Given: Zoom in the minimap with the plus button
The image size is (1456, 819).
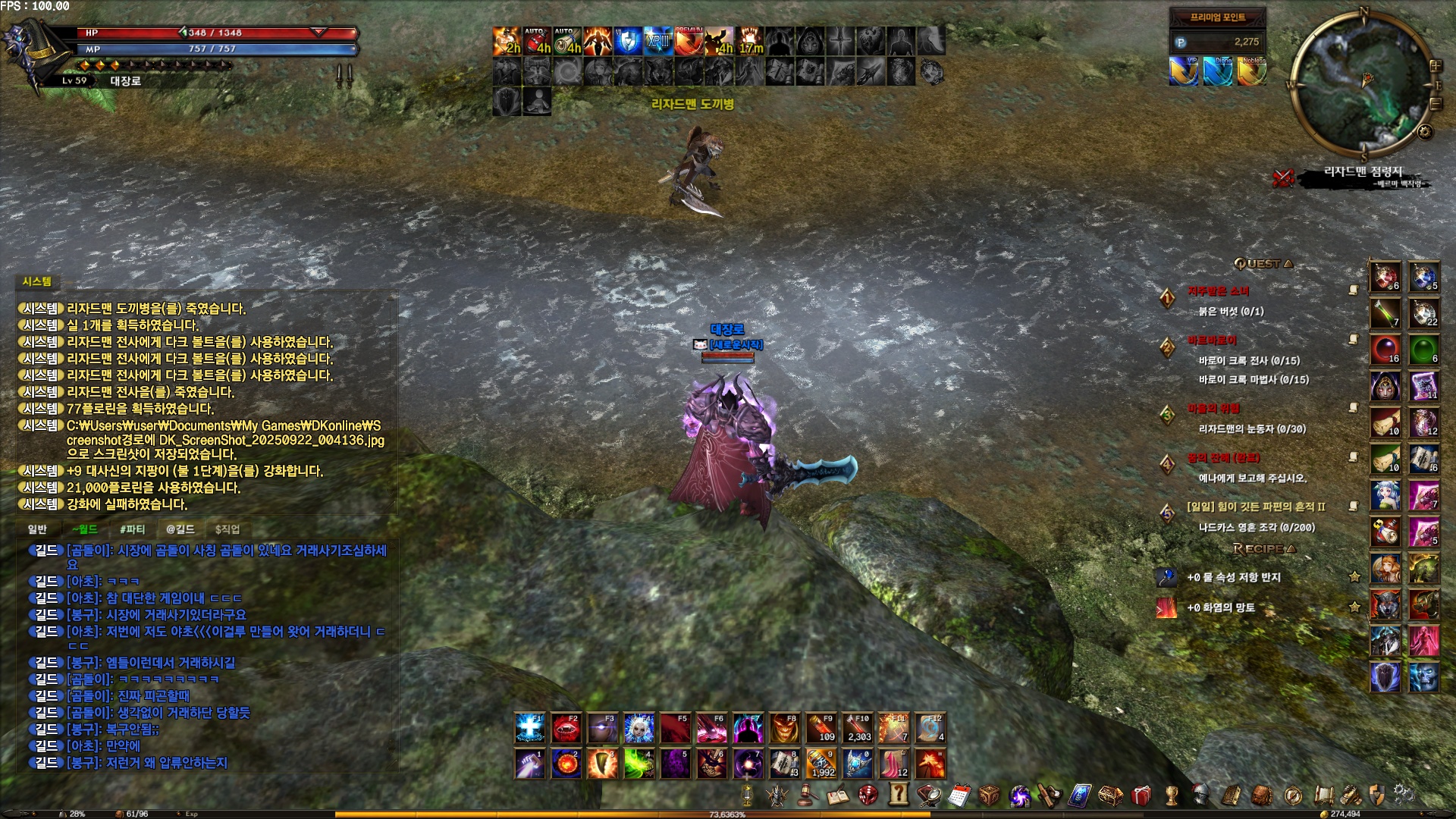Looking at the screenshot, I should pos(1435,66).
